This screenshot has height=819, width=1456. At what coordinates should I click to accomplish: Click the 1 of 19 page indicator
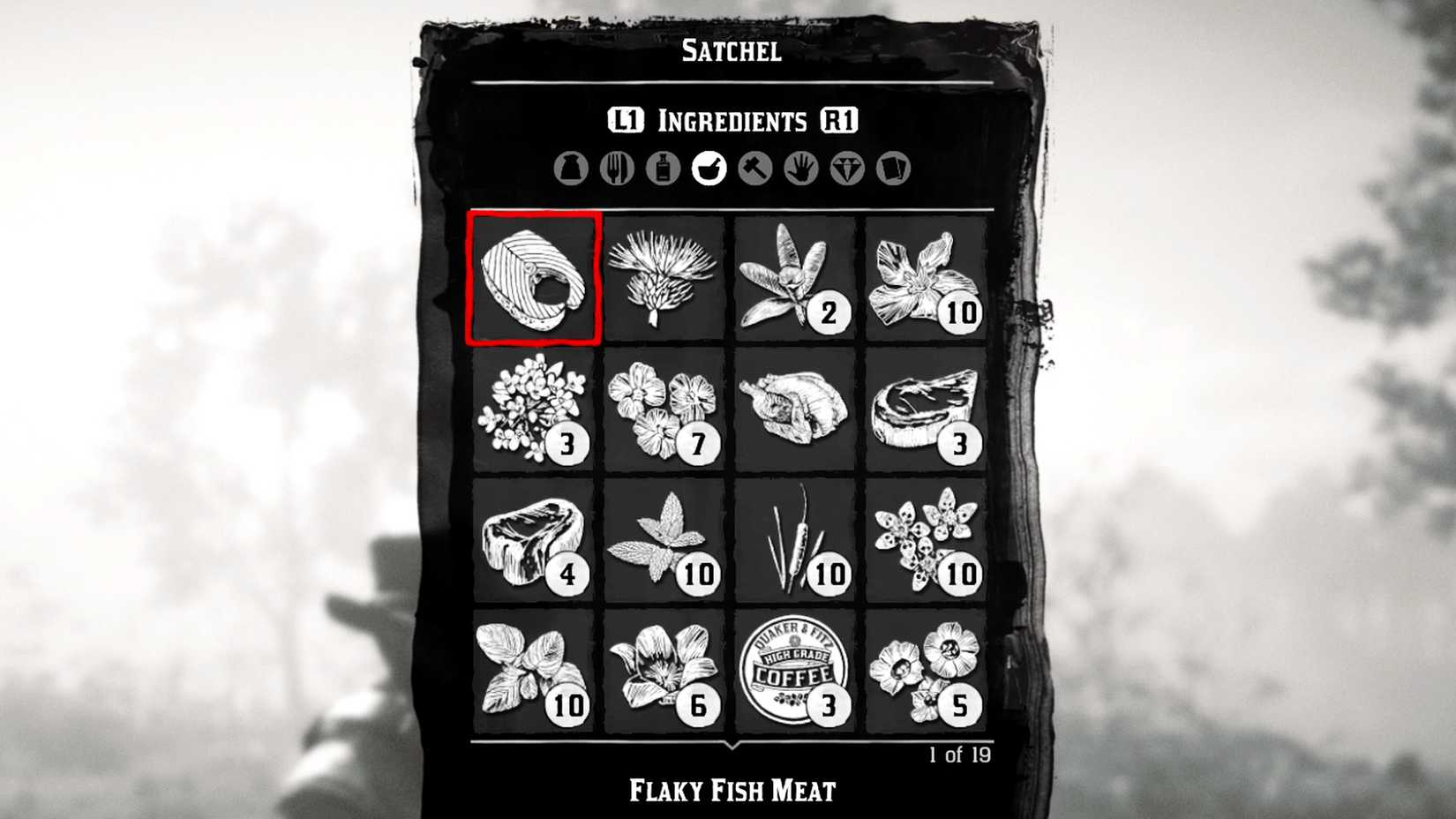[961, 754]
